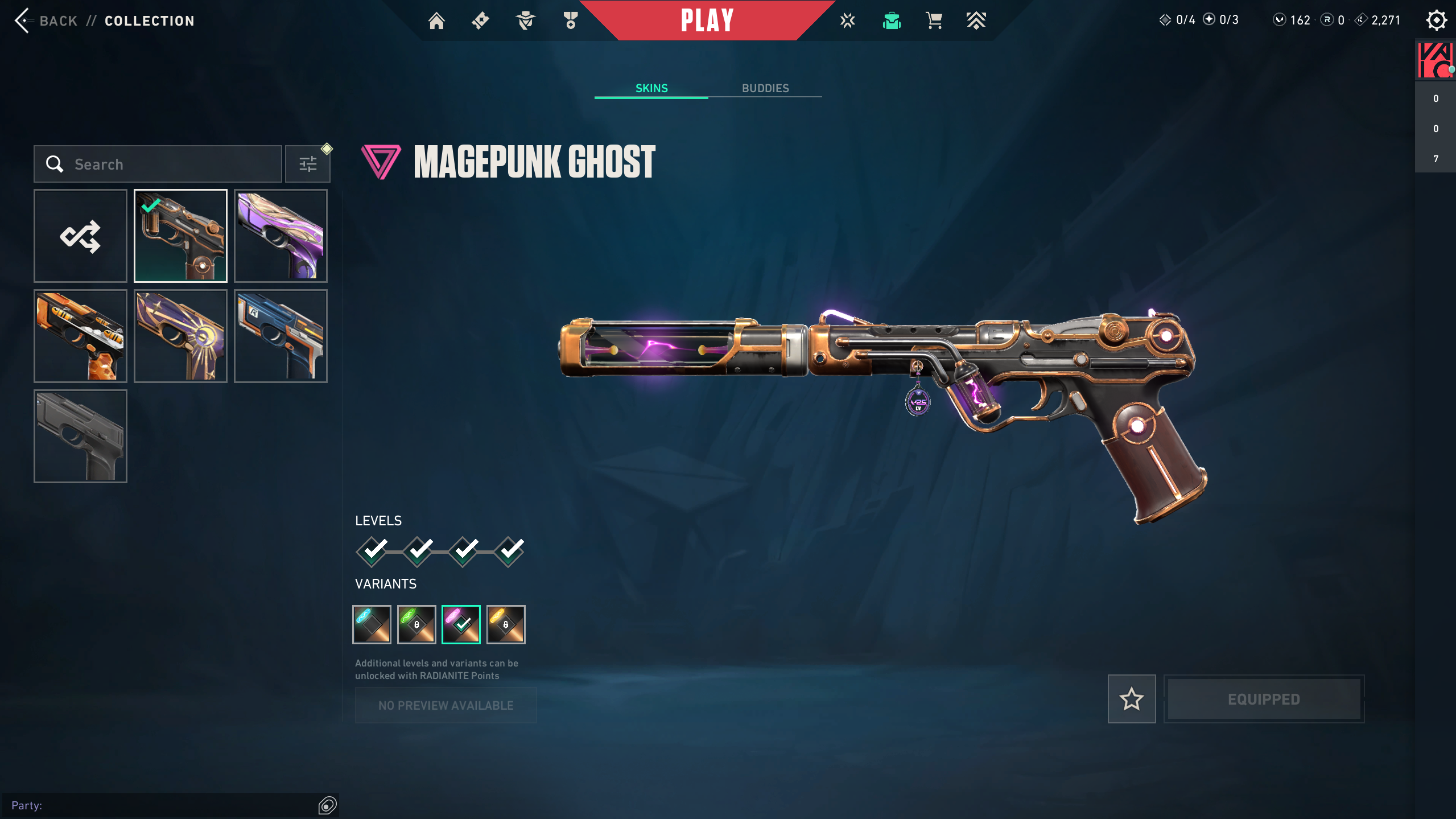
Task: Click the red PLAY button
Action: point(707,21)
